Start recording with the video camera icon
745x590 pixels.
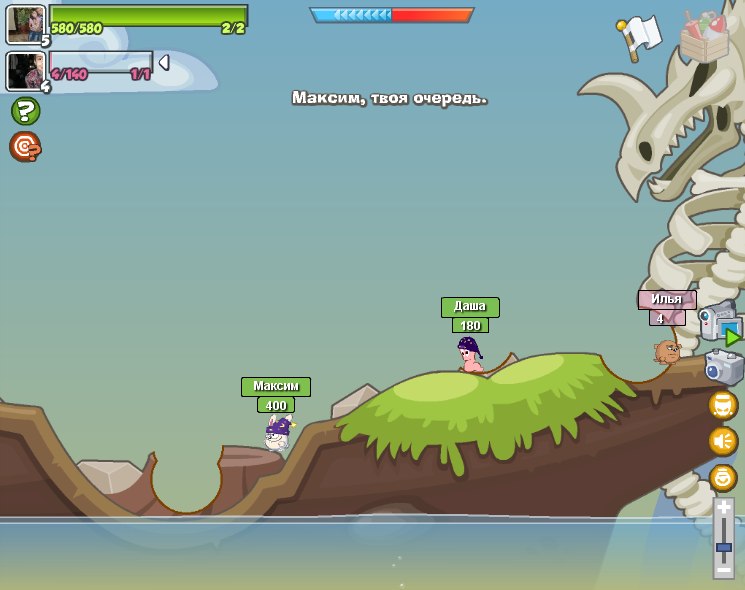[720, 324]
